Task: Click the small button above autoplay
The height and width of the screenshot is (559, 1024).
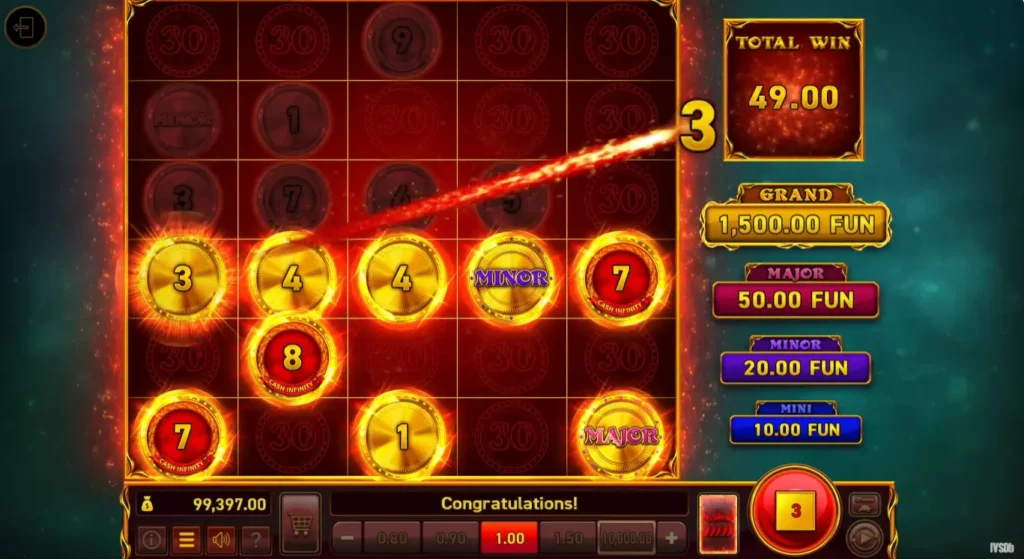Action: point(864,504)
